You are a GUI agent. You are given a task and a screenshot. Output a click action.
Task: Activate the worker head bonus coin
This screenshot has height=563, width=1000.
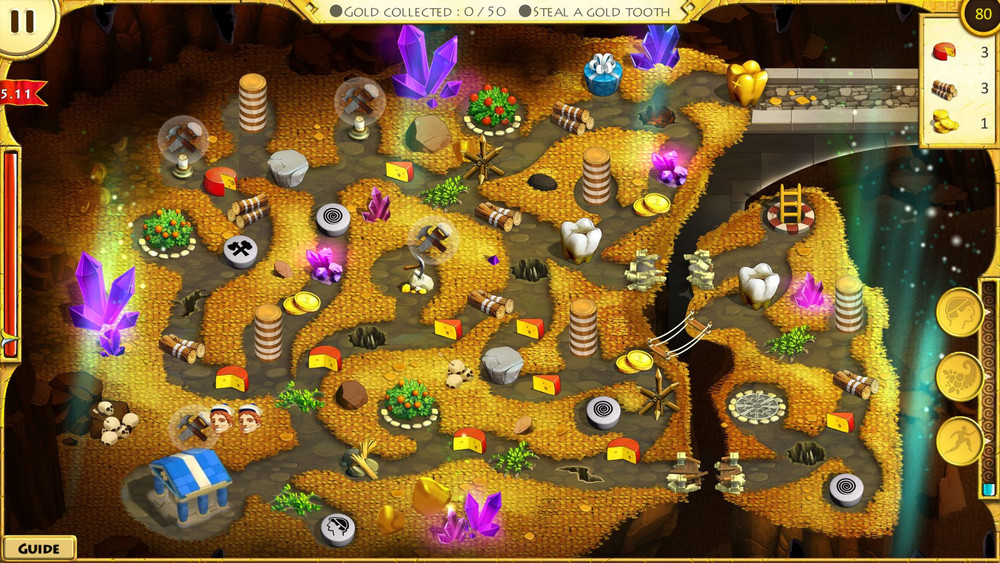(958, 313)
